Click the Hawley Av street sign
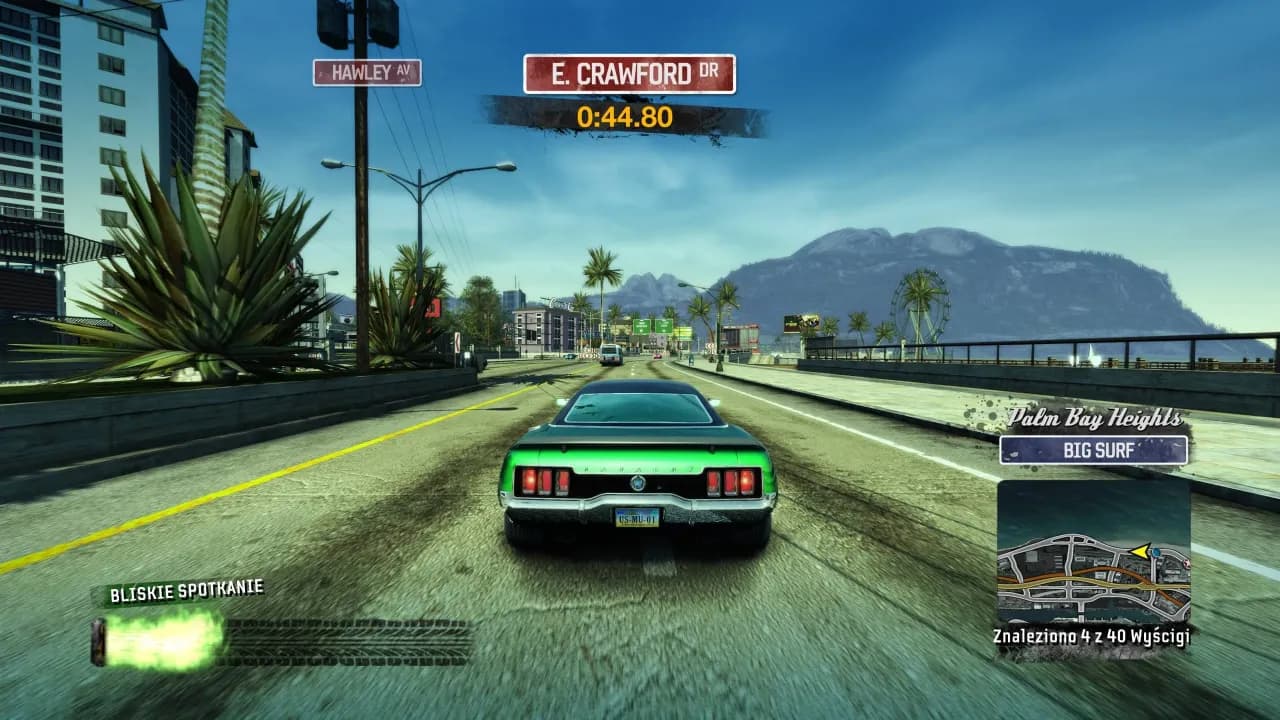Image resolution: width=1280 pixels, height=720 pixels. pos(367,72)
